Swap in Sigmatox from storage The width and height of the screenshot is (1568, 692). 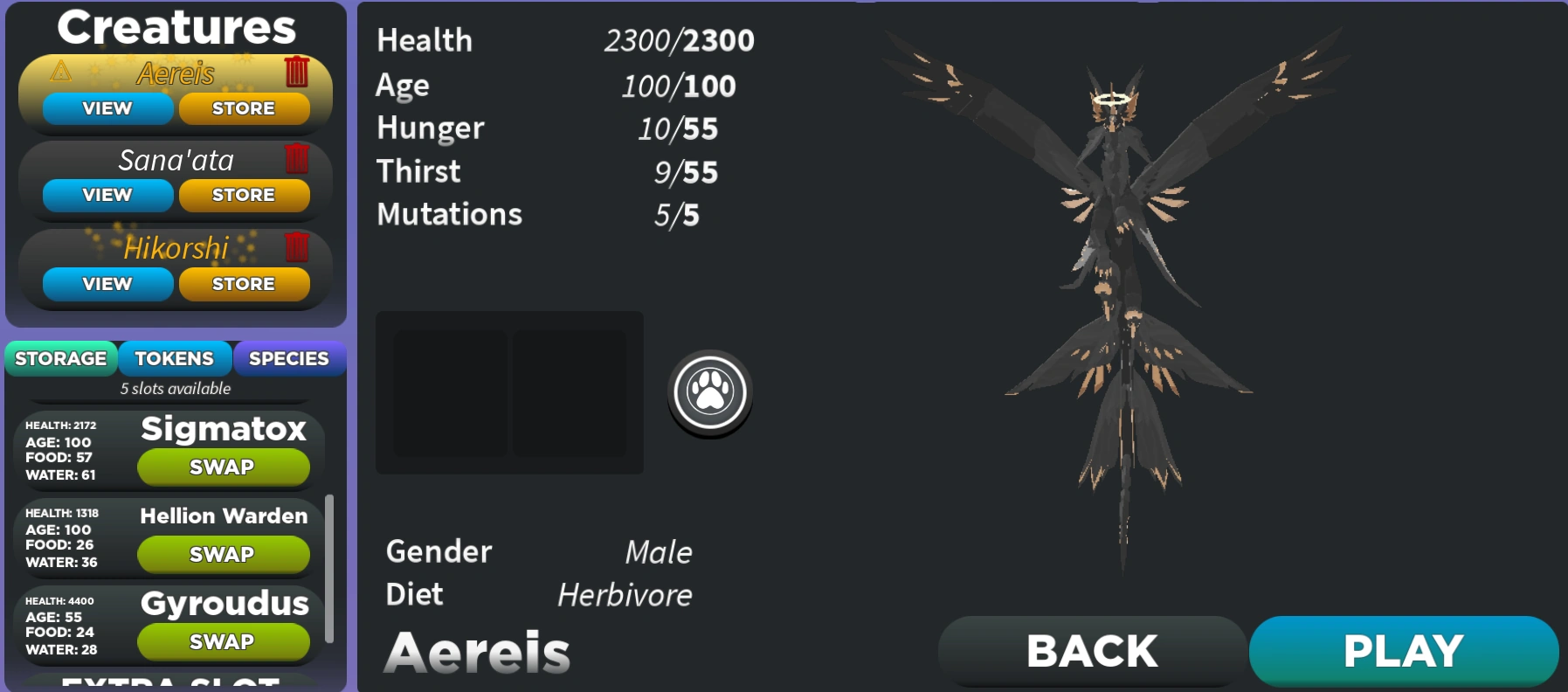pos(223,467)
